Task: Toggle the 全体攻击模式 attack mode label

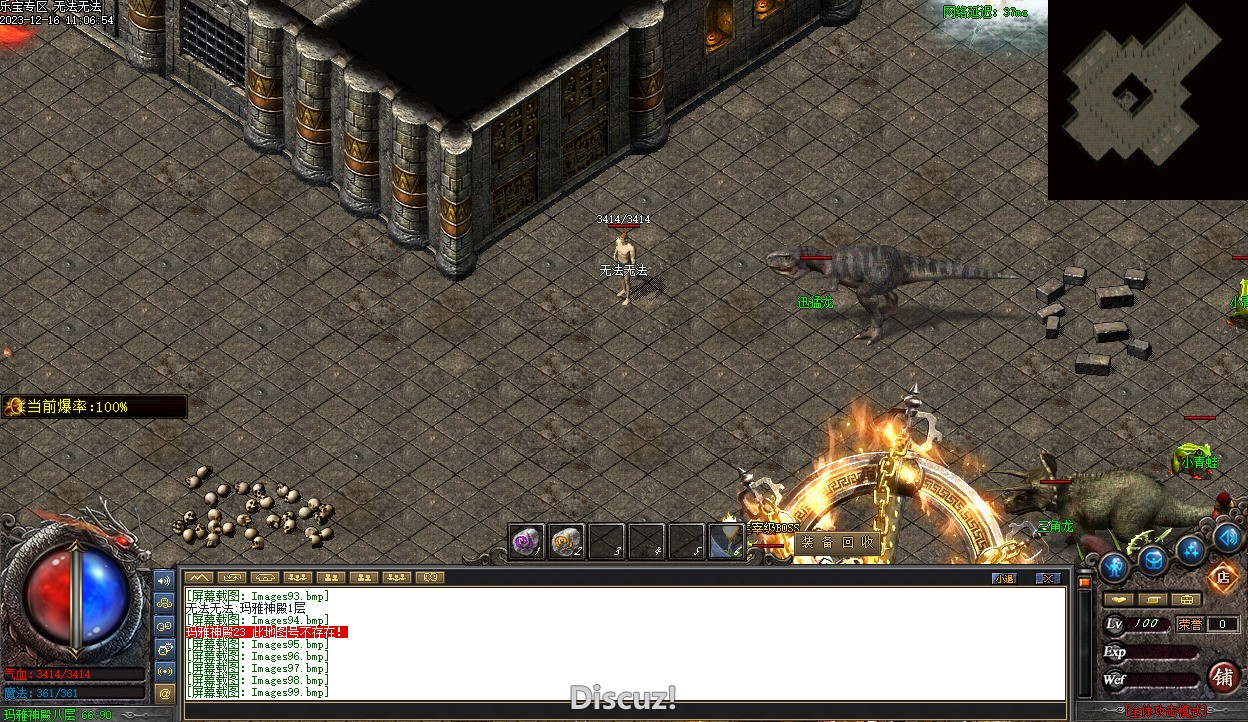Action: 1166,712
